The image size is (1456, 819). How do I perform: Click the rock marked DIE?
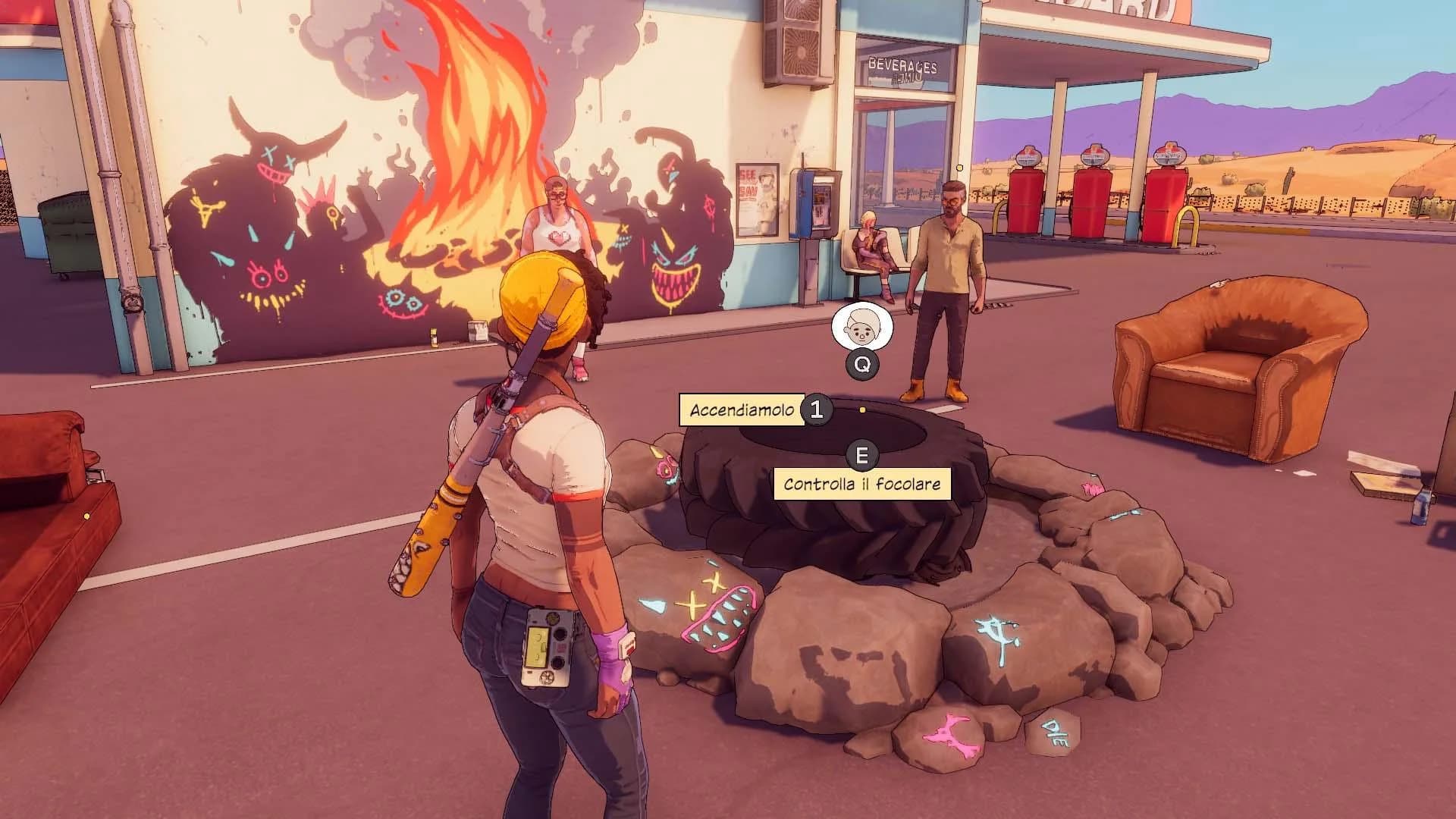click(x=1054, y=732)
